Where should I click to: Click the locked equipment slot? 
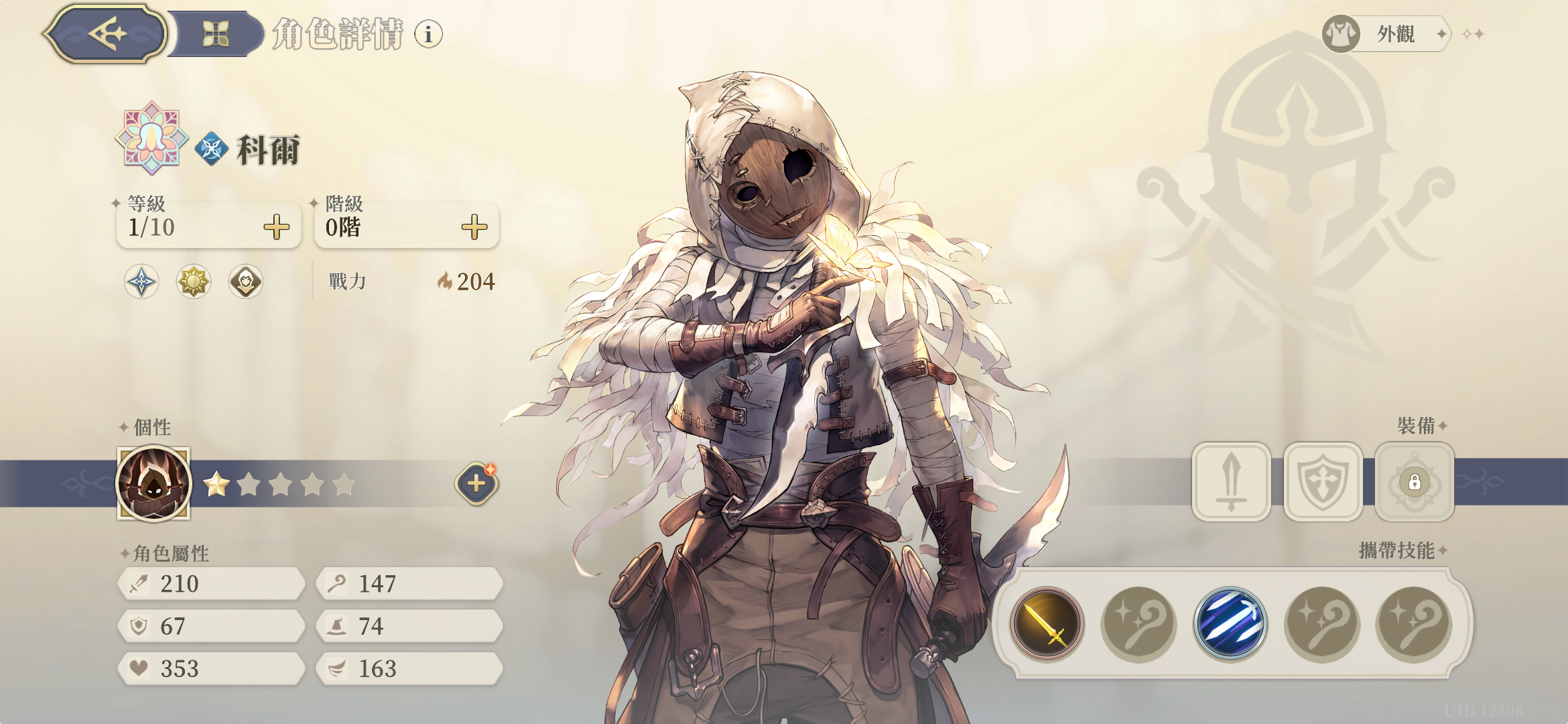pyautogui.click(x=1414, y=481)
